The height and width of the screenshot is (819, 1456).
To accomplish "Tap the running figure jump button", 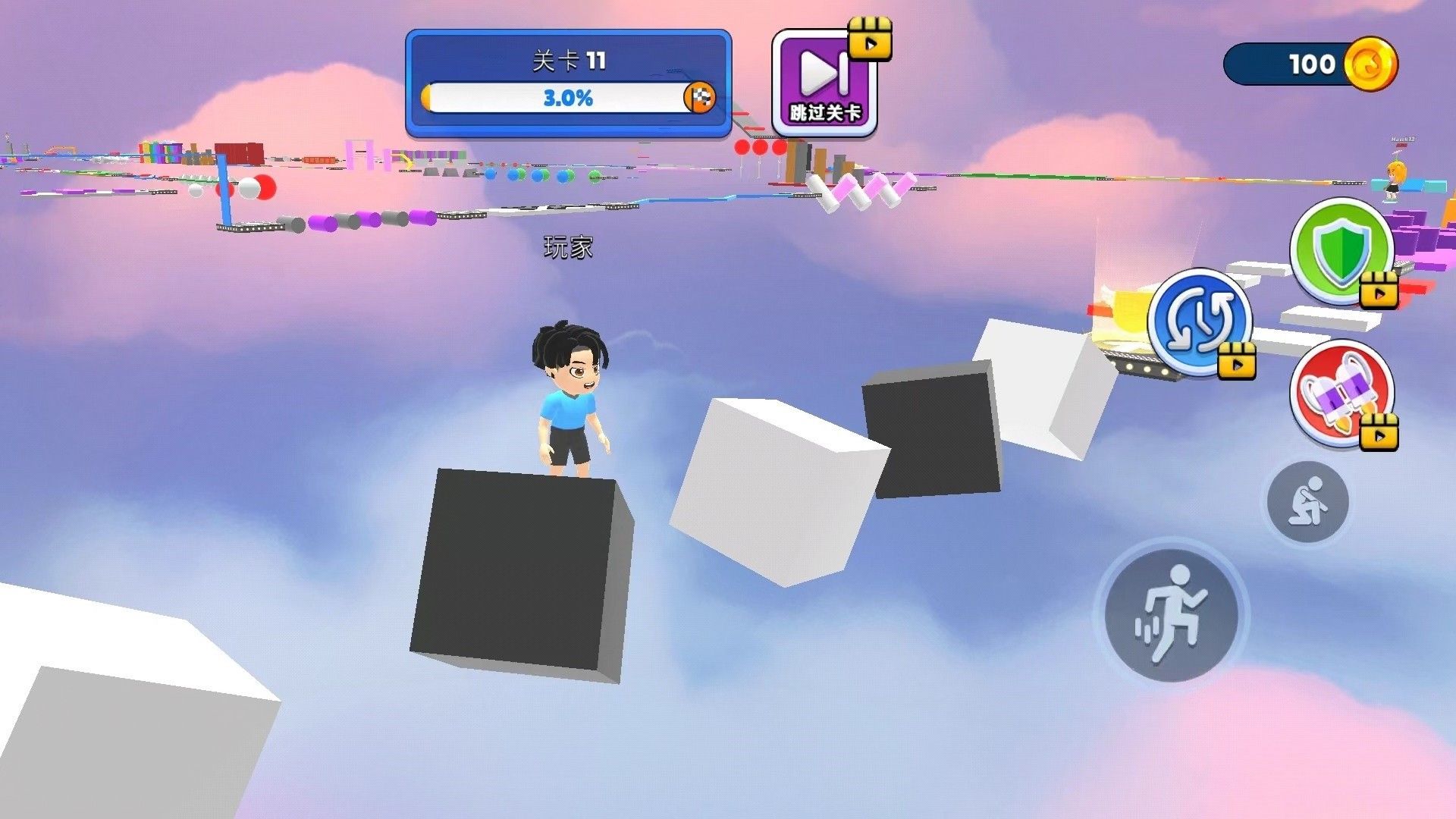I will [x=1171, y=613].
